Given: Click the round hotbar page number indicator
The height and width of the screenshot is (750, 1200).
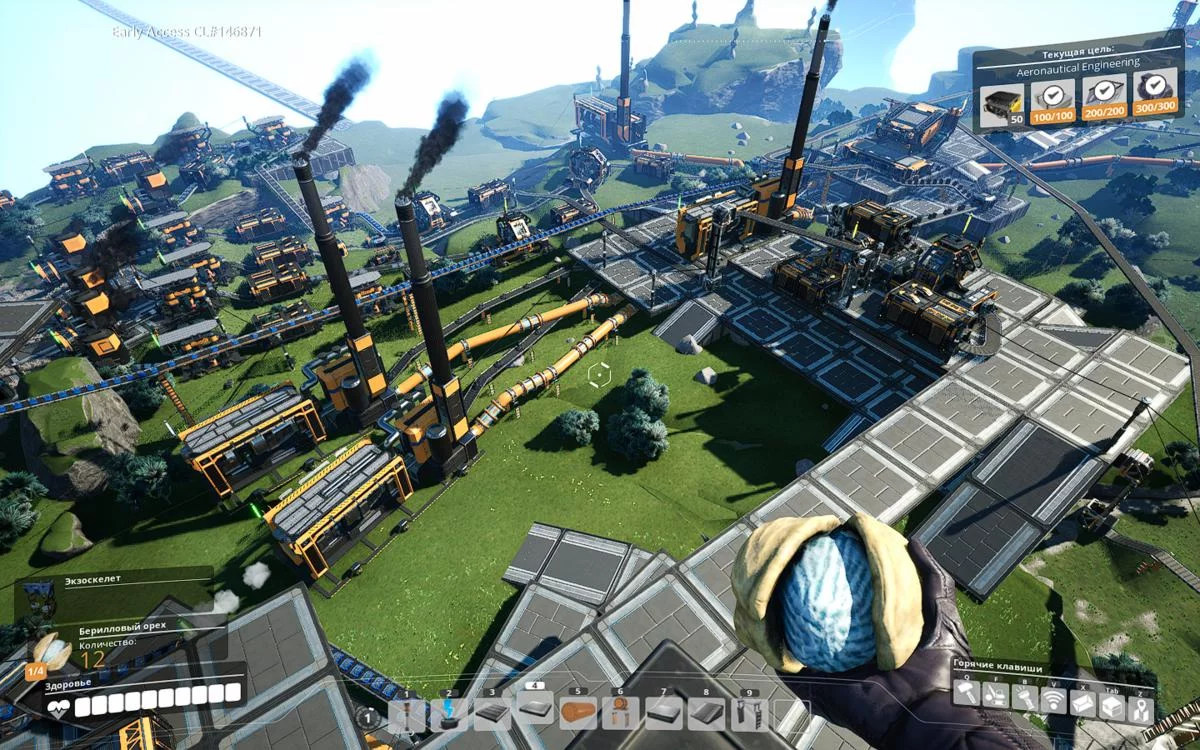Looking at the screenshot, I should (368, 716).
